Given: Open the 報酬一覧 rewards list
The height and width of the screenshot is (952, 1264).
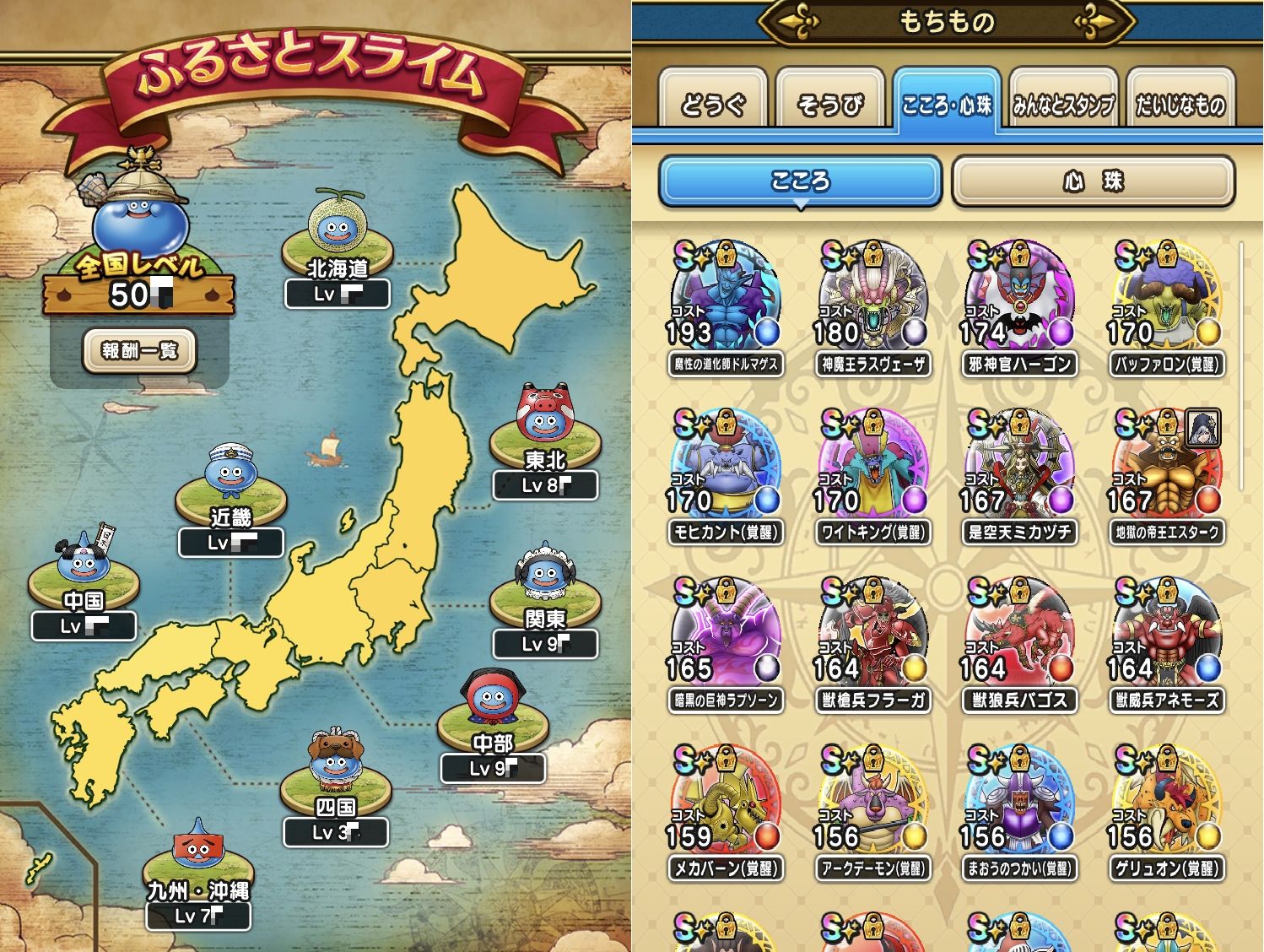Looking at the screenshot, I should [139, 350].
